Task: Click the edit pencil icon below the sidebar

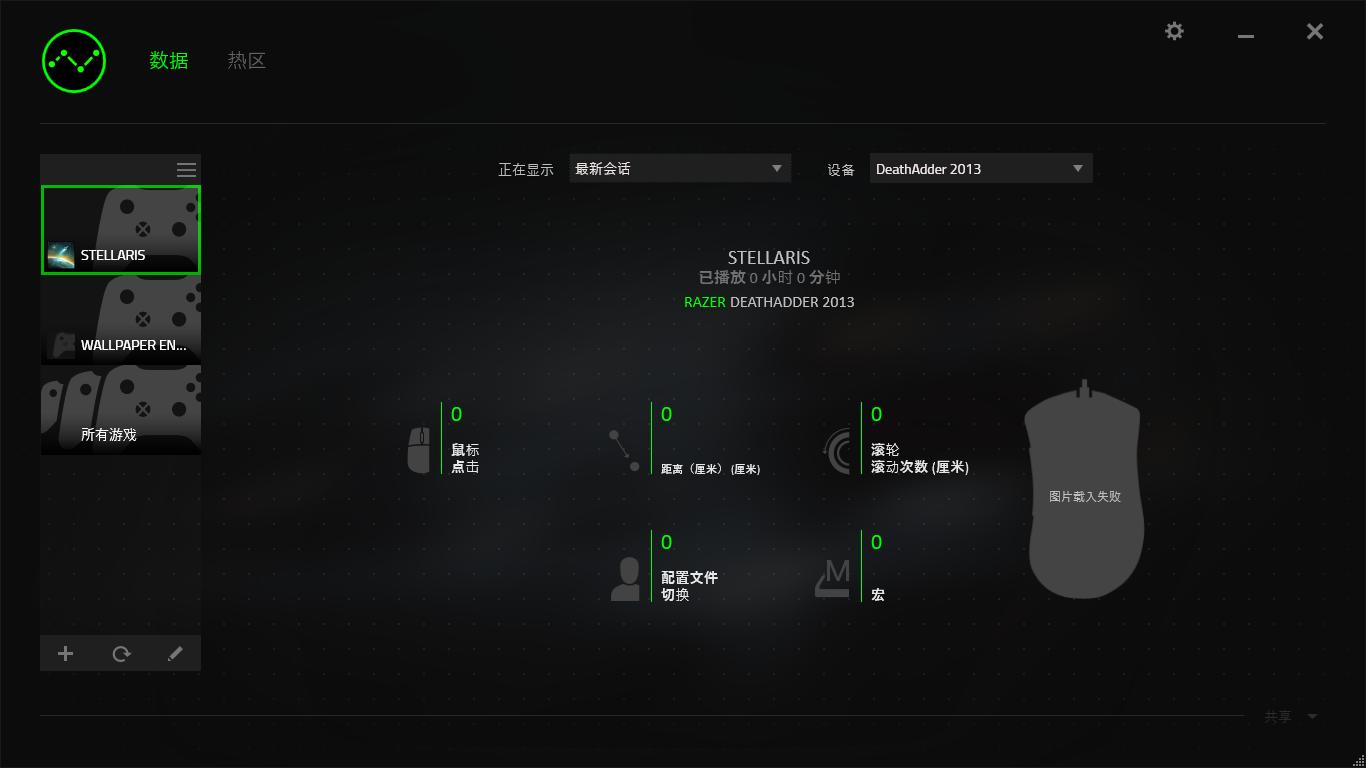Action: [175, 653]
